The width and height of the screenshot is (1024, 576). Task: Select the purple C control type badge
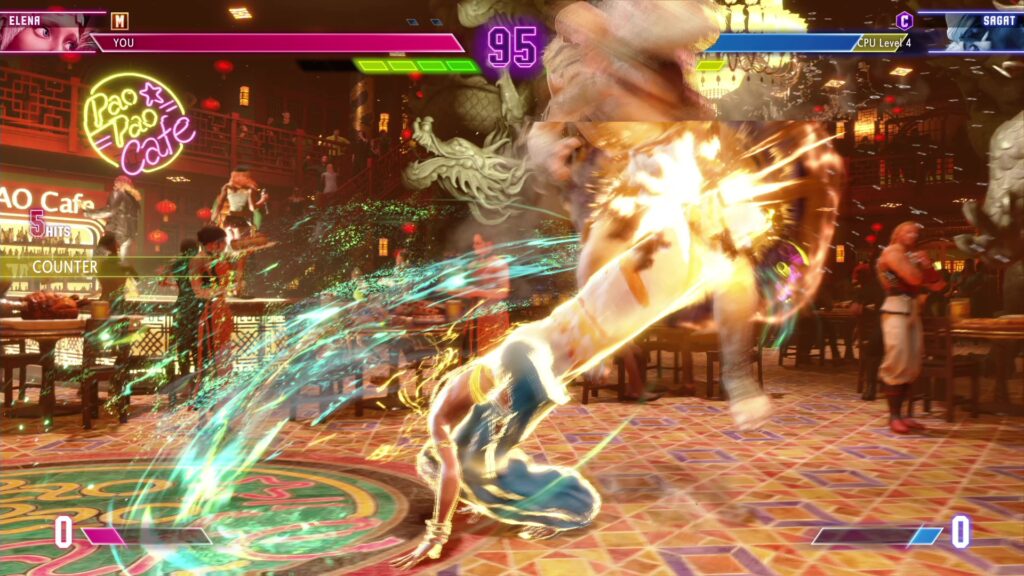(x=904, y=20)
